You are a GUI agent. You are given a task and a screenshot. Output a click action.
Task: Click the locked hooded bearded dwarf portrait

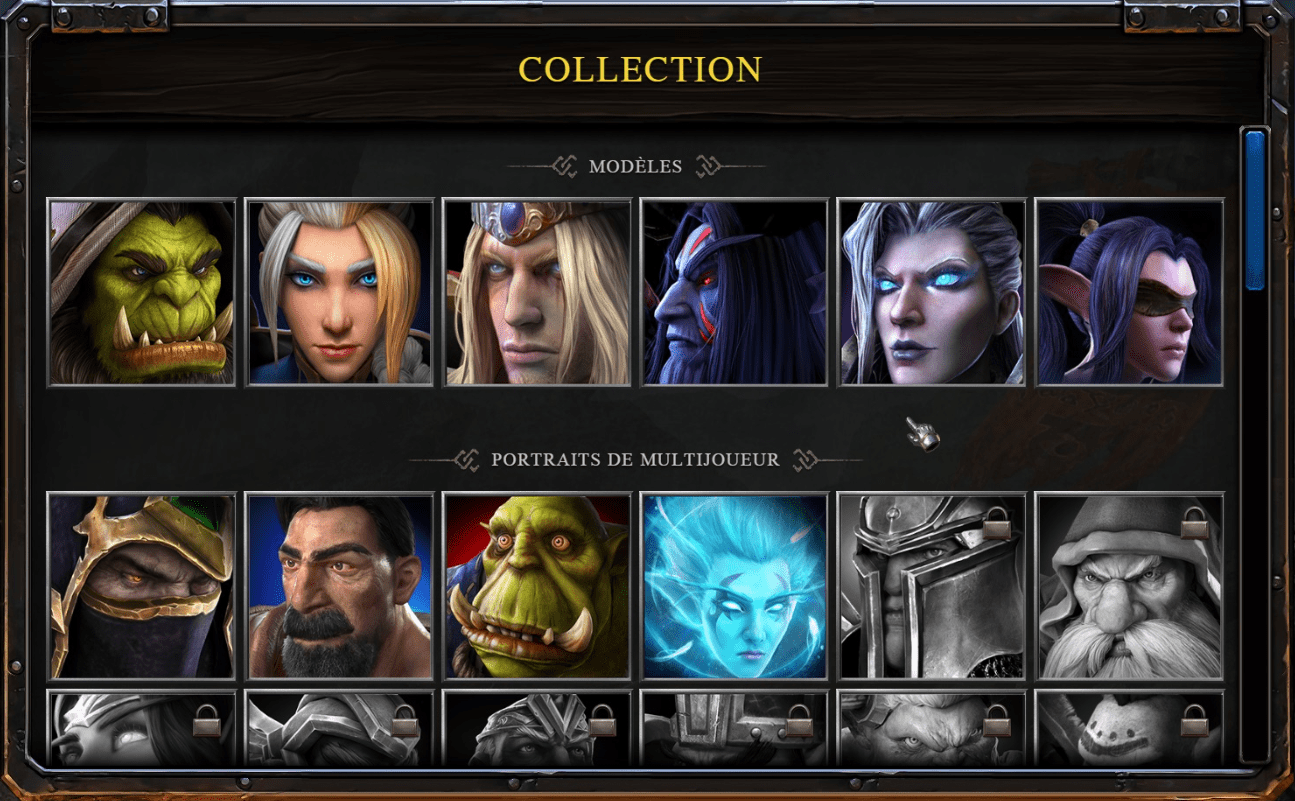coord(1130,586)
